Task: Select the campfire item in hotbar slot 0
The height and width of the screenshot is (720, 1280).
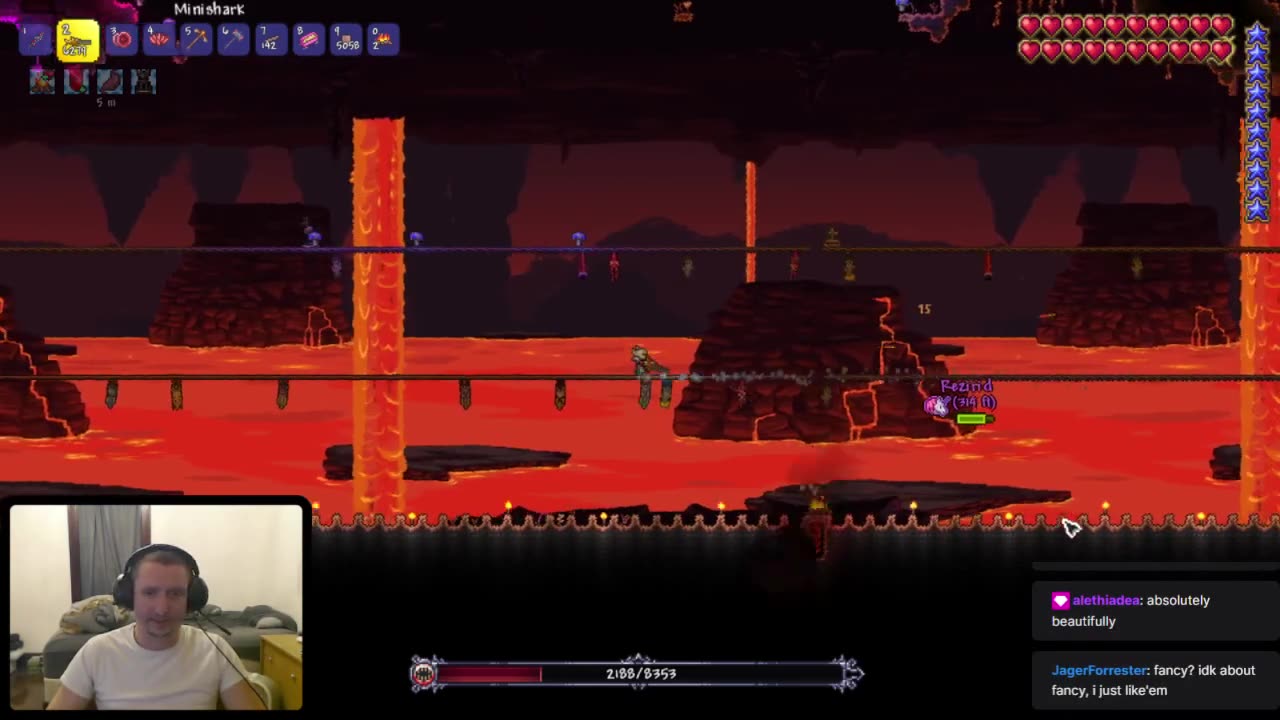Action: pos(382,40)
